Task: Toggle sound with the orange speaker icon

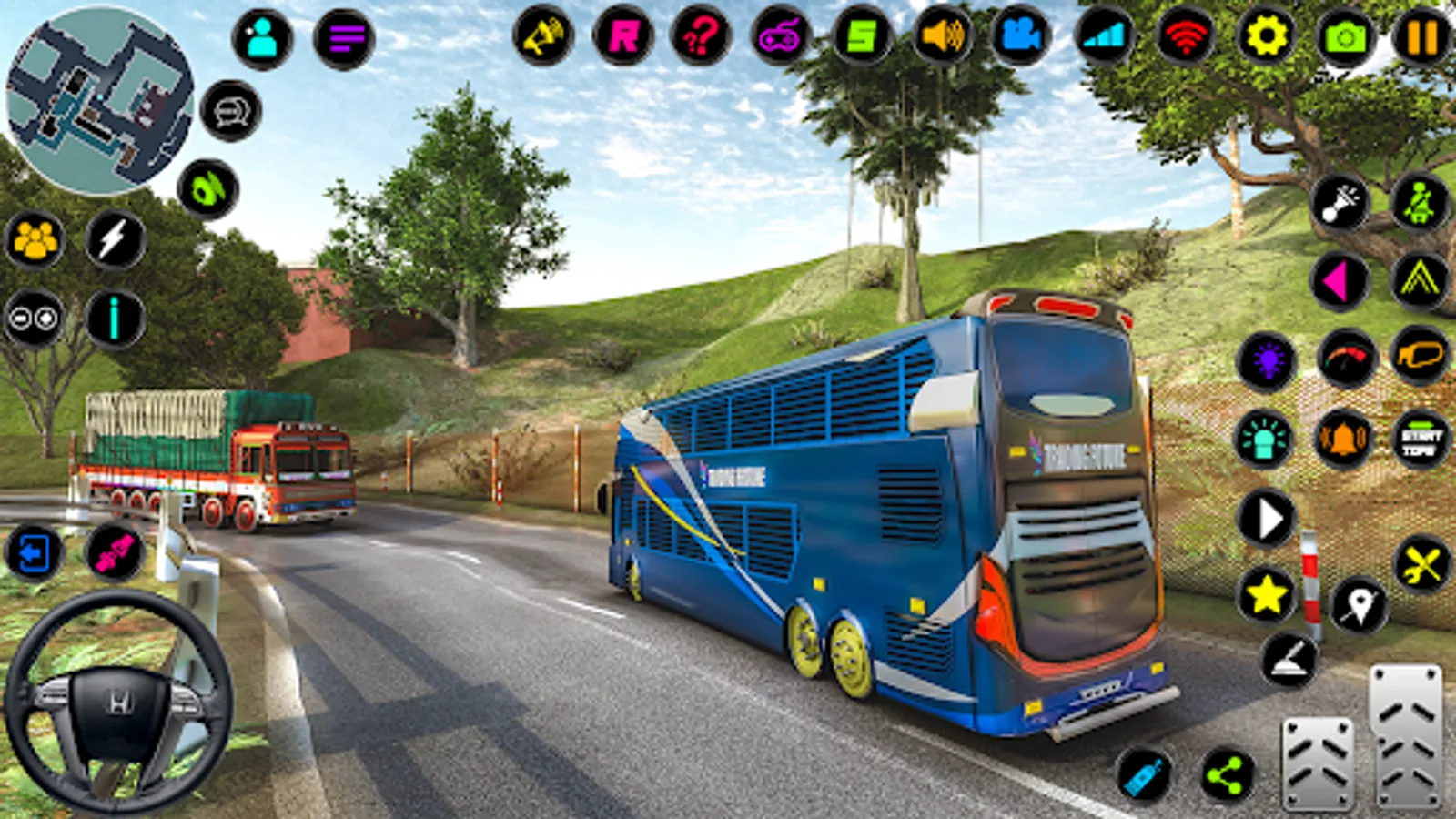Action: click(x=942, y=37)
